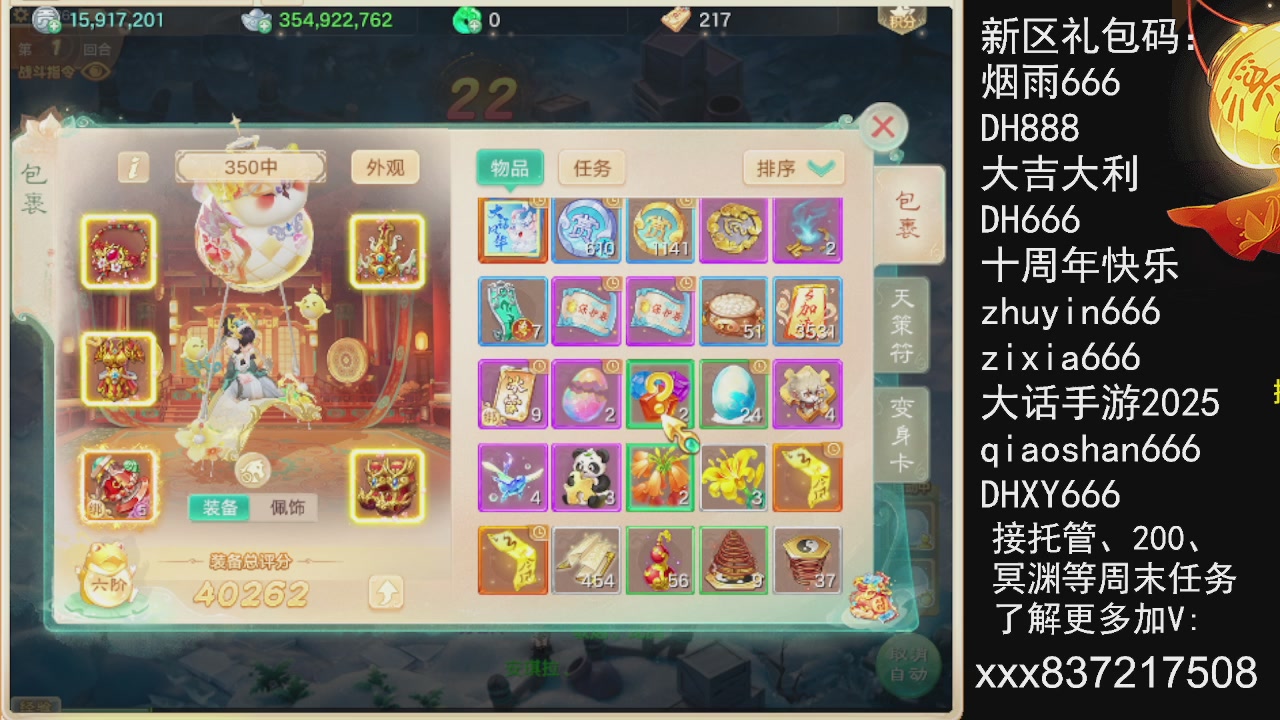Click the blue dragon egg item showing 24

pos(734,394)
